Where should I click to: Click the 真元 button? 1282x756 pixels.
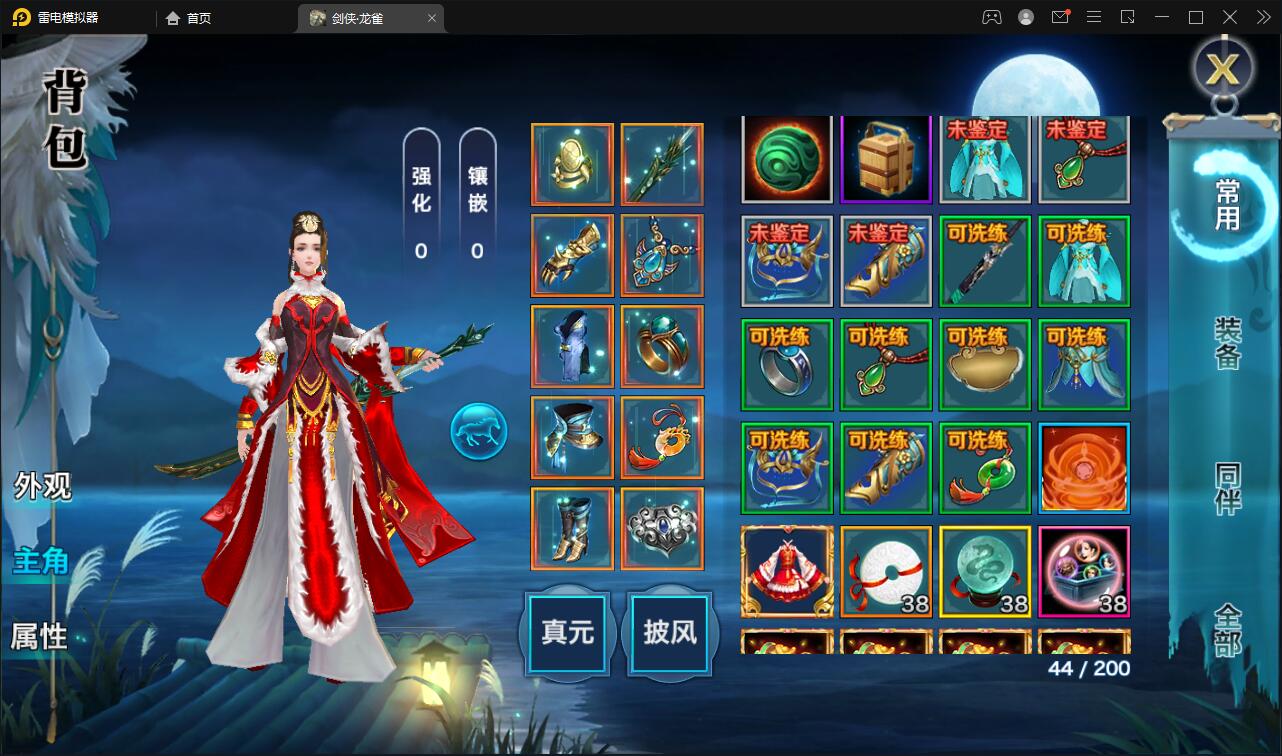[x=567, y=634]
